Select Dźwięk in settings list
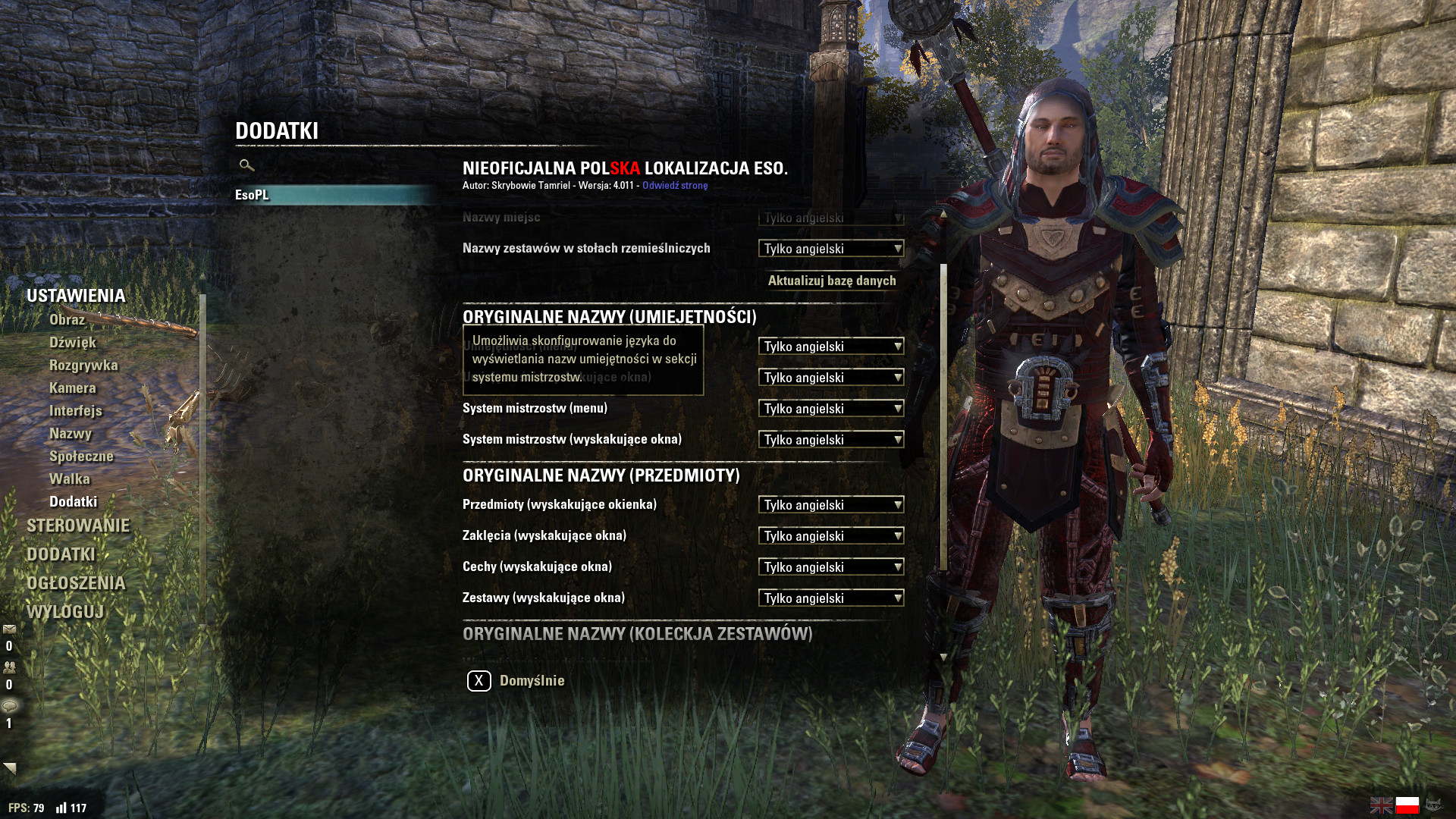This screenshot has height=819, width=1456. click(73, 343)
